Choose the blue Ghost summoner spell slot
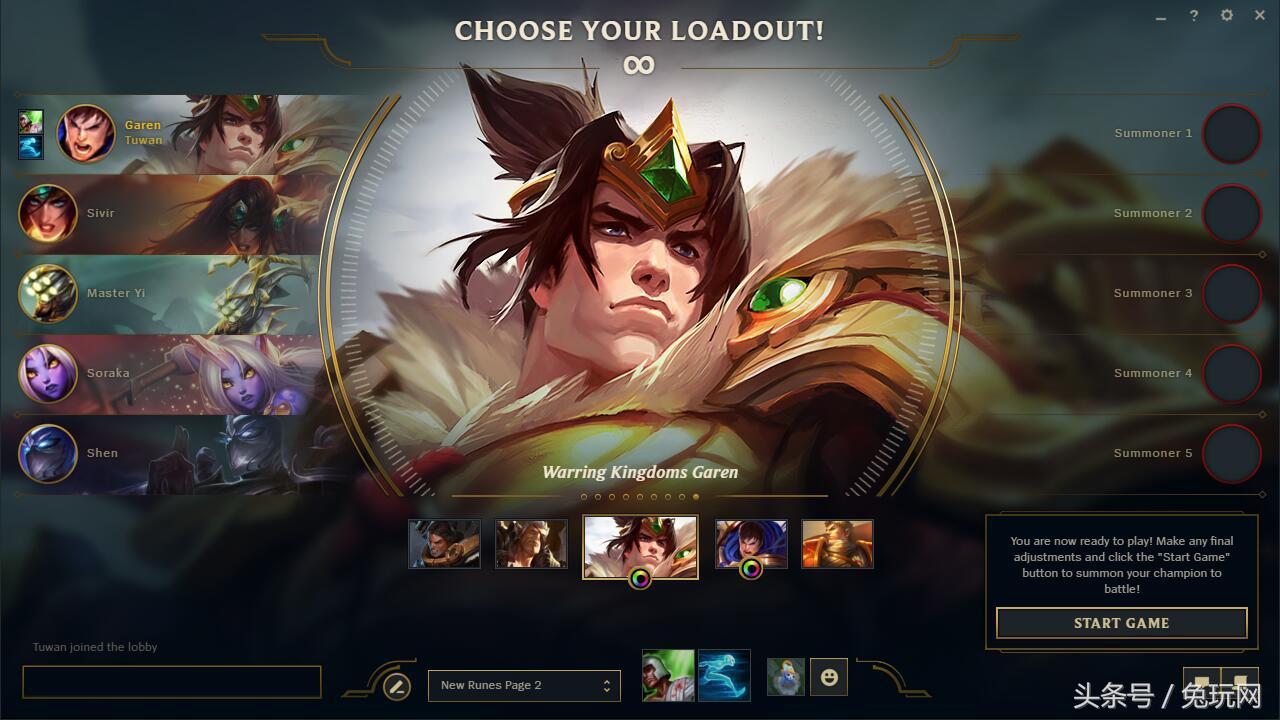 [724, 676]
